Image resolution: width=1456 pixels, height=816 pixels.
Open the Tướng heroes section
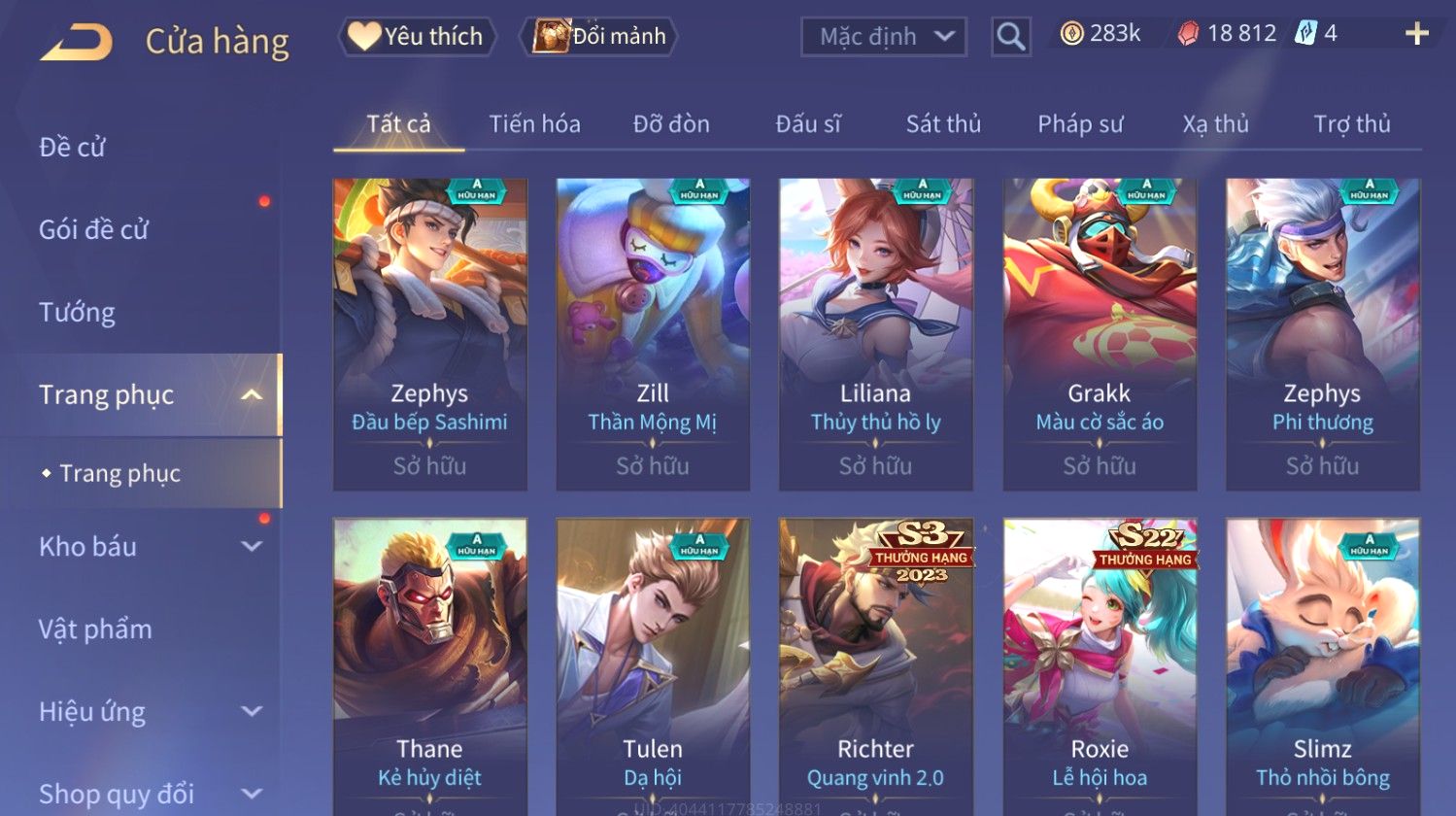[78, 313]
